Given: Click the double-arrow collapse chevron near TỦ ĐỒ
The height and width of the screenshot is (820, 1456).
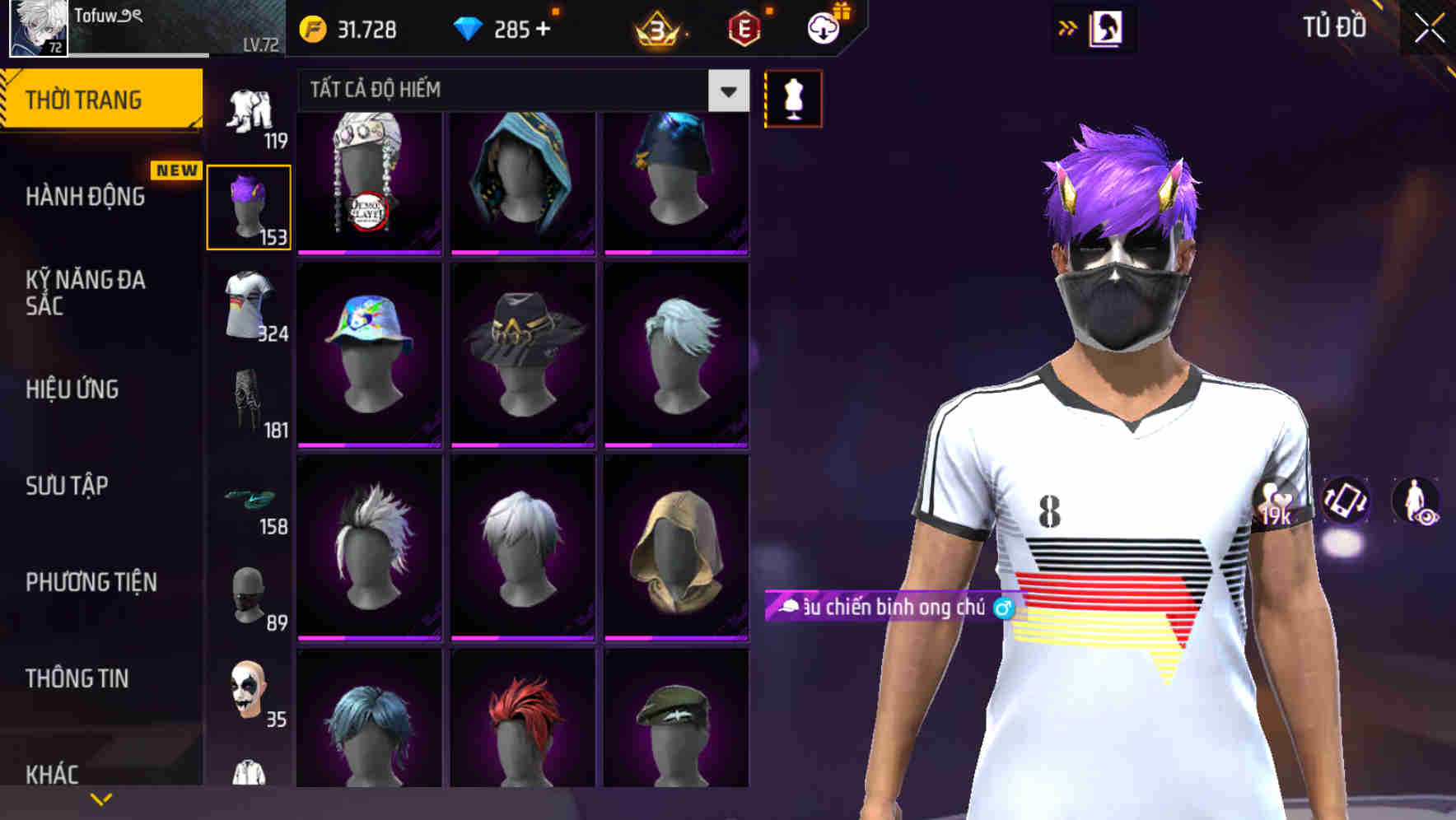Looking at the screenshot, I should tap(1068, 27).
